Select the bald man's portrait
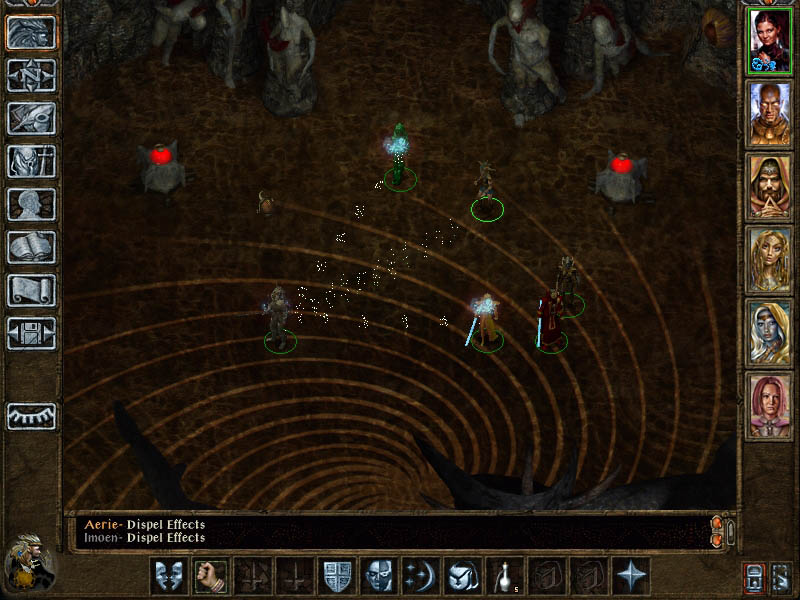Image resolution: width=800 pixels, height=600 pixels. (770, 114)
